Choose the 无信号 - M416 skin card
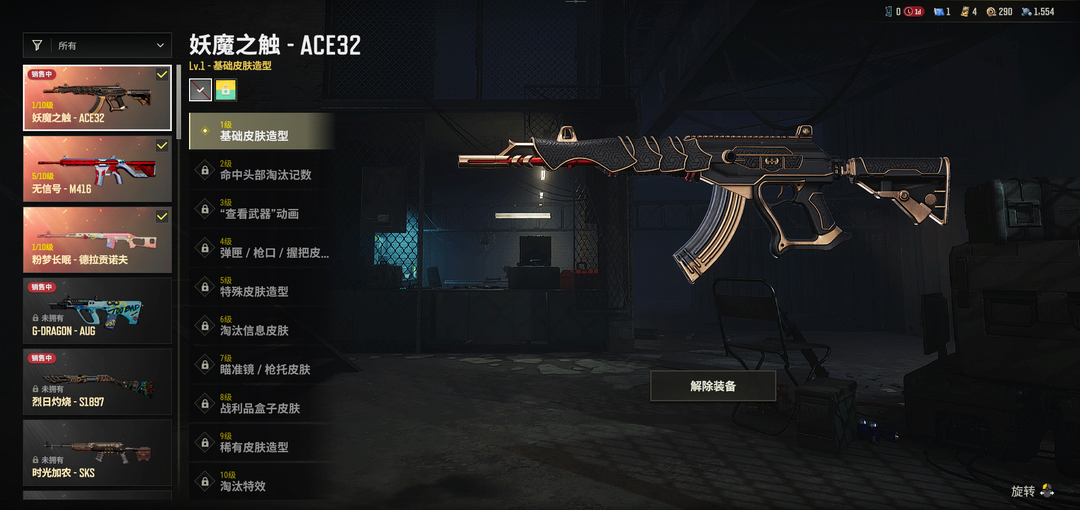This screenshot has width=1080, height=510. [97, 170]
